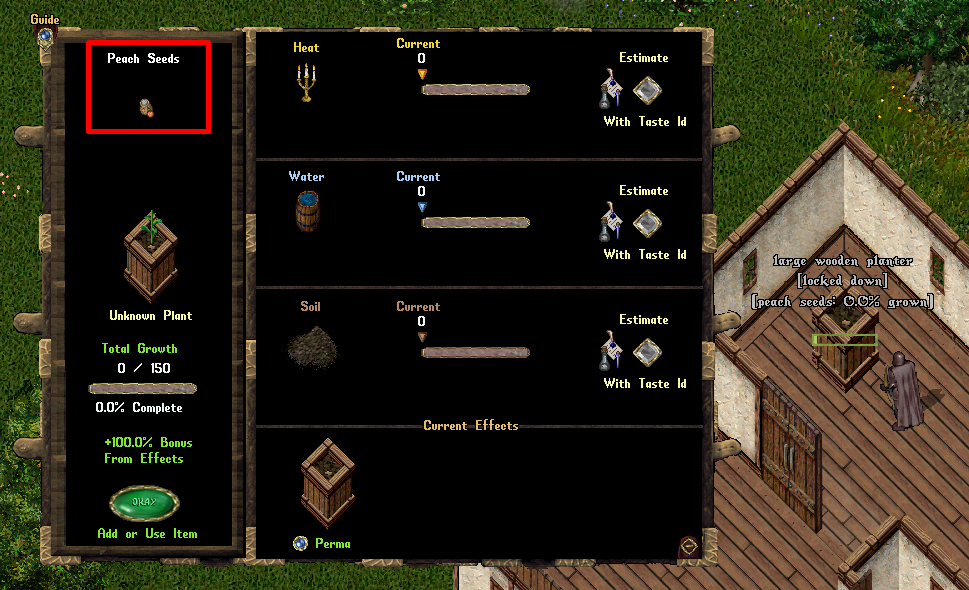Click the Unknown Plant planter image
969x590 pixels.
pyautogui.click(x=150, y=256)
